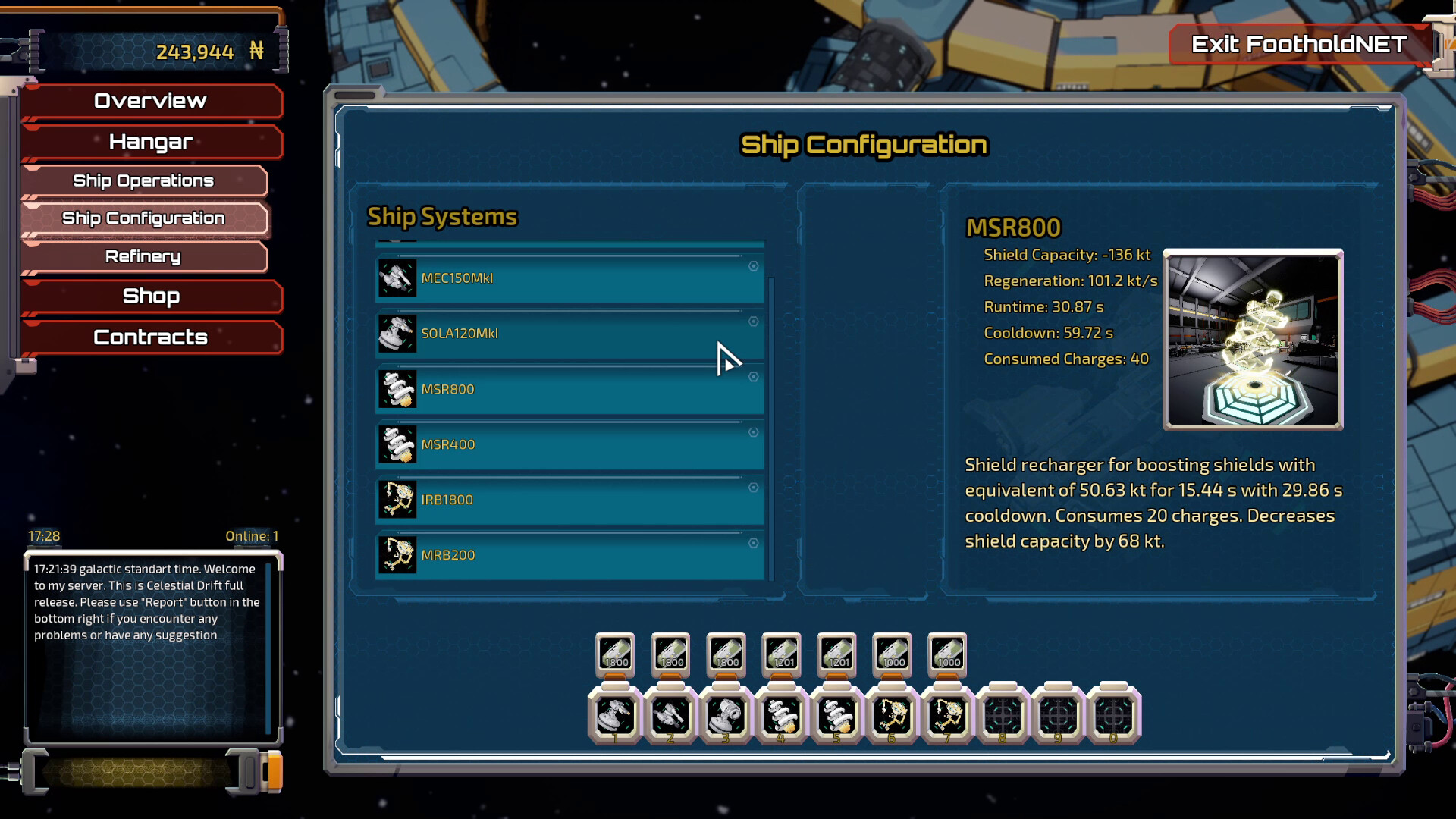1456x819 pixels.
Task: Select the shield recharger in slot 4
Action: 781,715
